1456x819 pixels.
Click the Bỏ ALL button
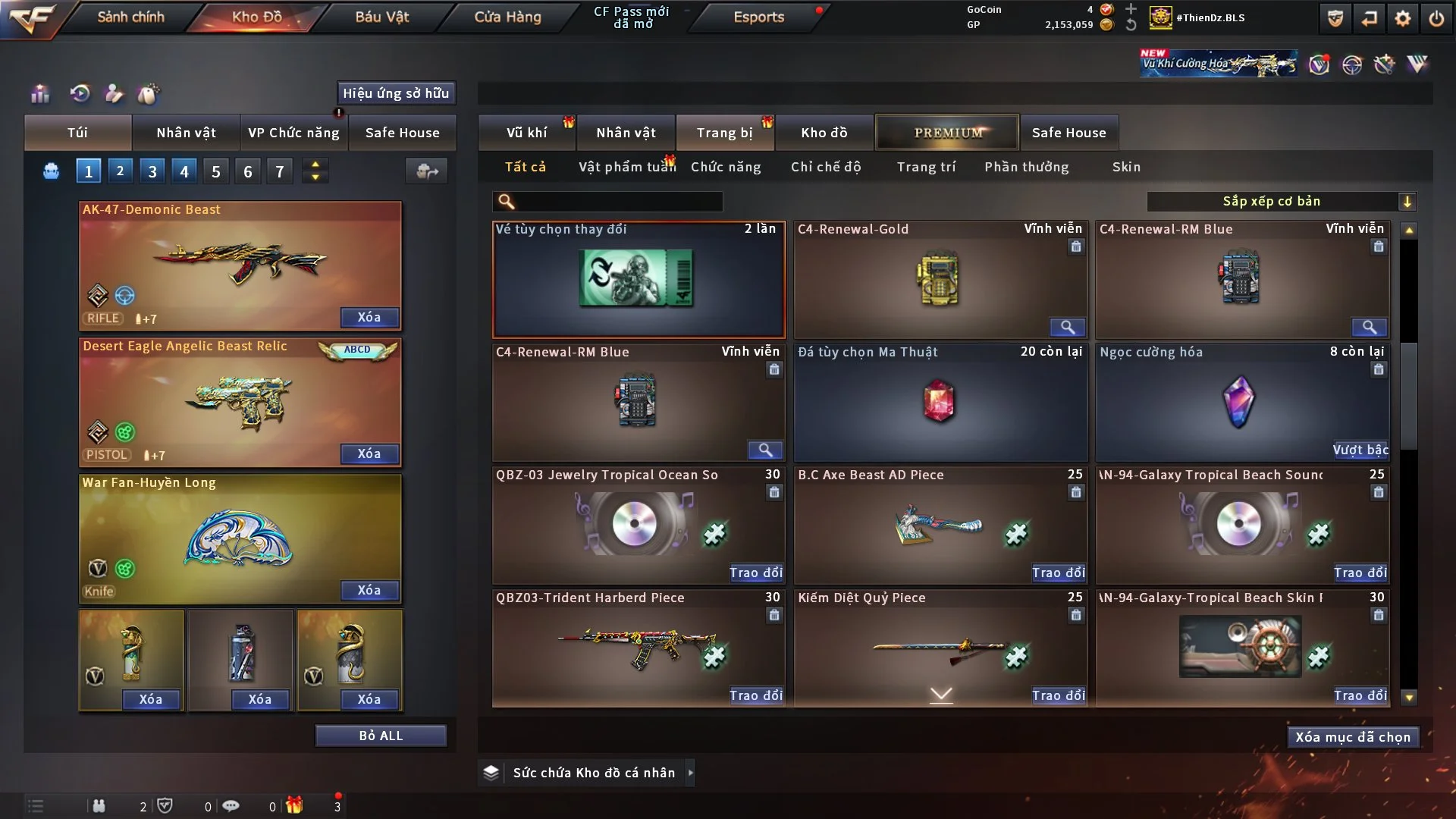381,736
